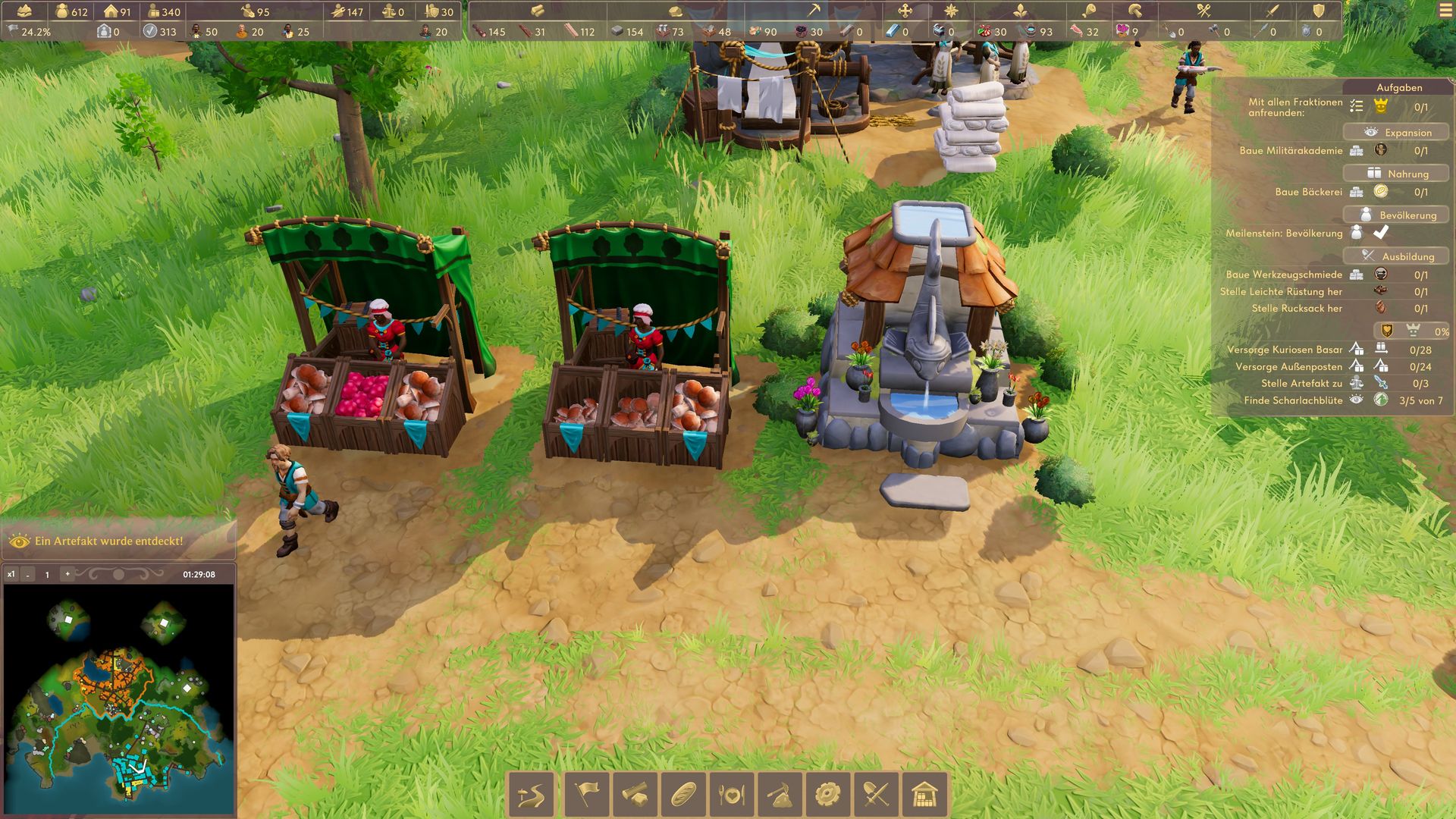Choose the bread food build category
This screenshot has height=819, width=1456.
coord(684,795)
